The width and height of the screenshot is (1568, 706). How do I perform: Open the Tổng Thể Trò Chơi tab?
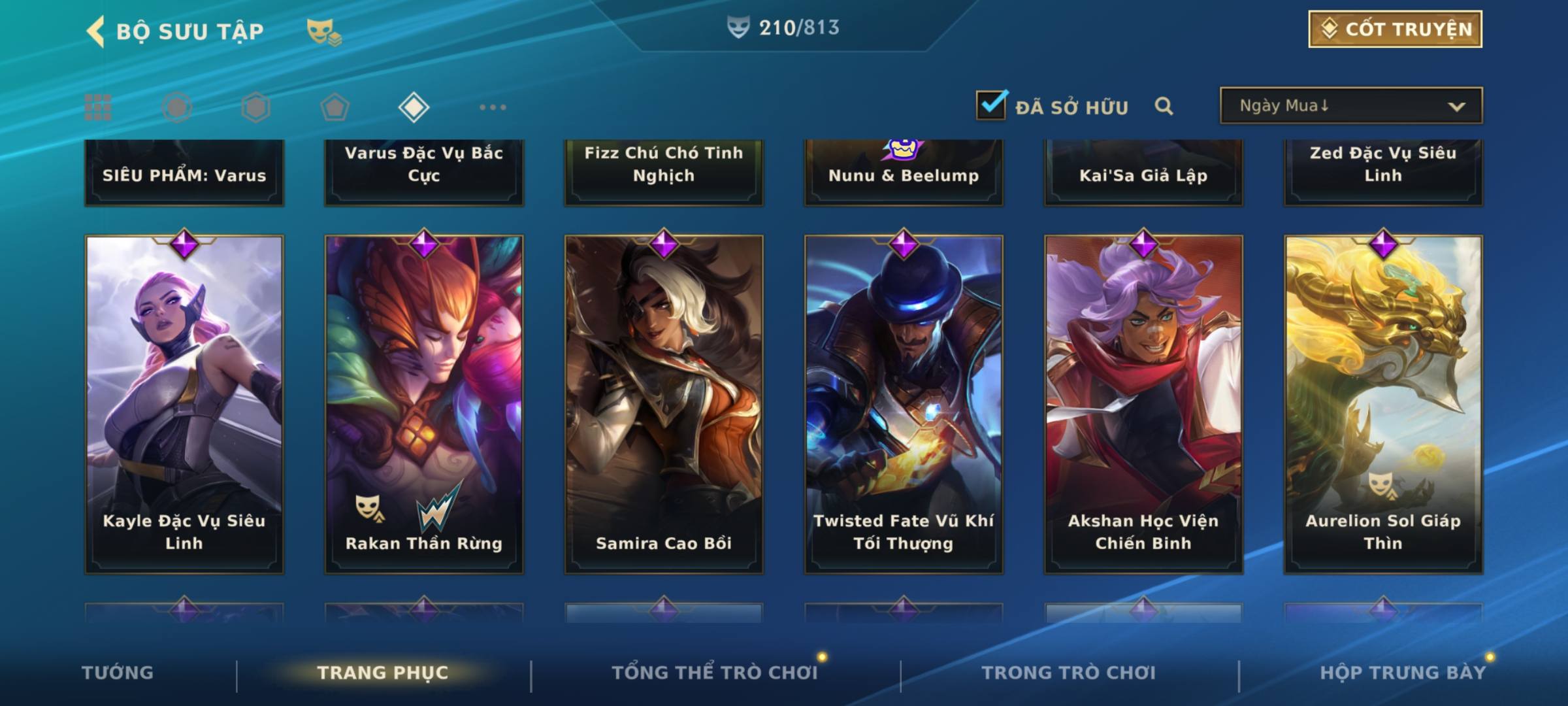(x=715, y=673)
